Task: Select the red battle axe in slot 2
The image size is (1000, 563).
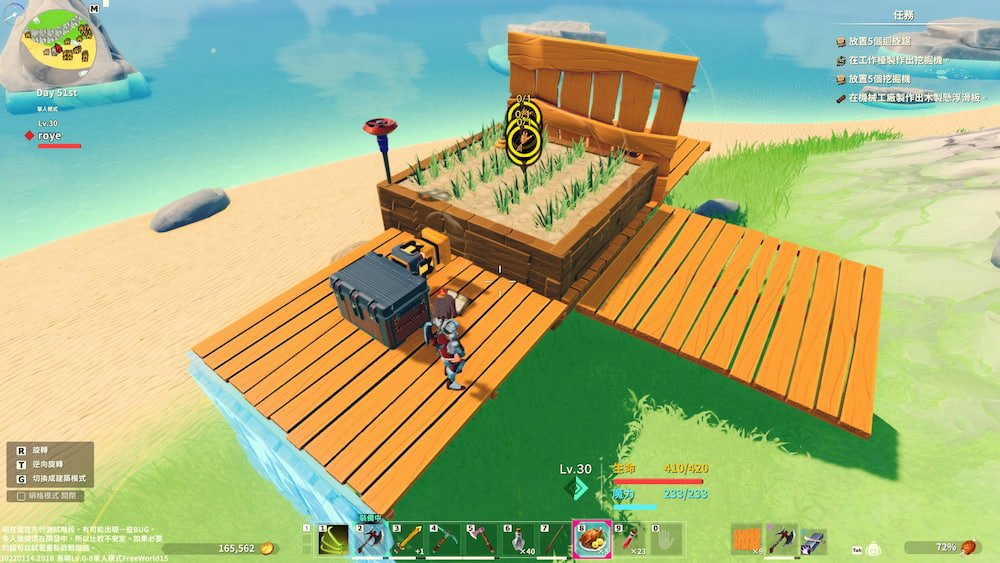Action: point(370,540)
